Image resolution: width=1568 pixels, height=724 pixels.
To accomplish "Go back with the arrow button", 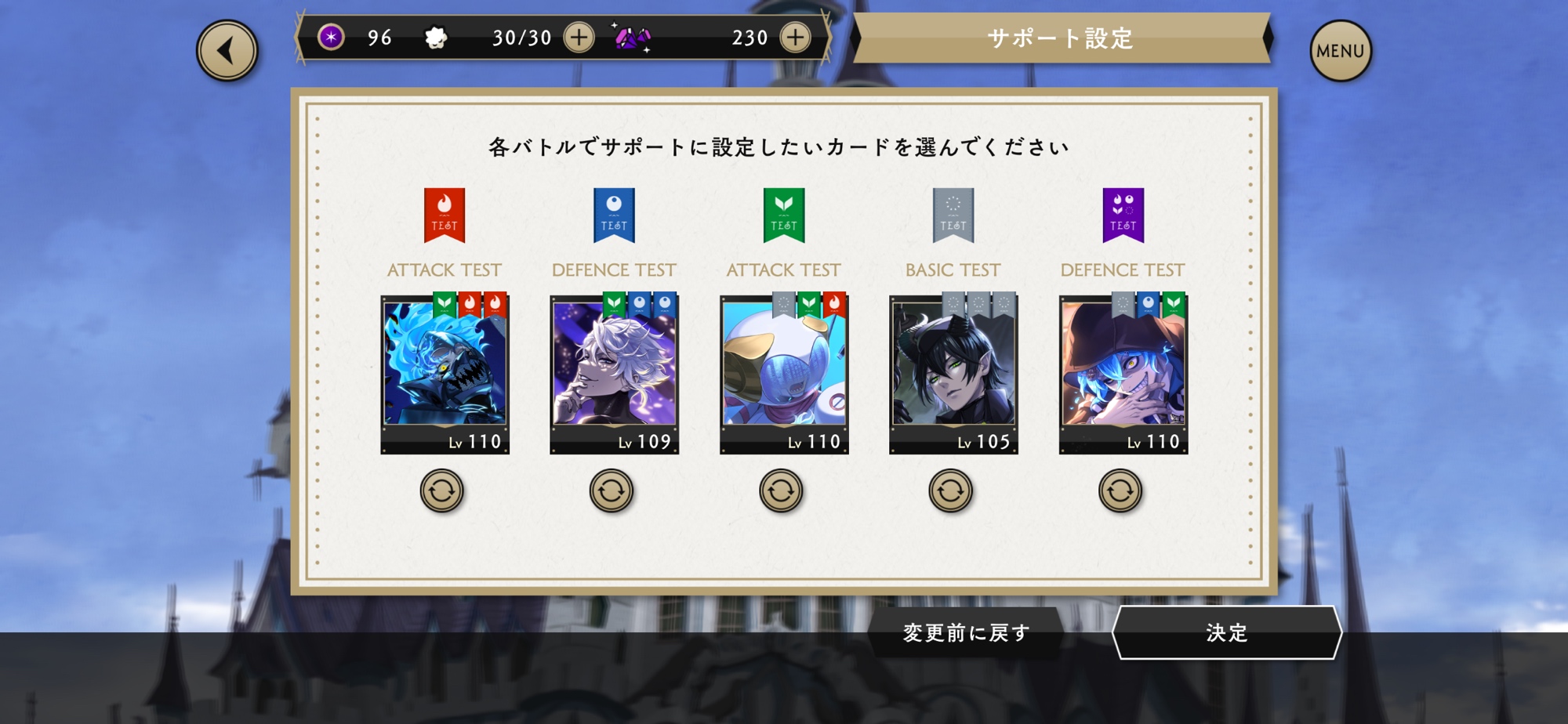I will (227, 51).
